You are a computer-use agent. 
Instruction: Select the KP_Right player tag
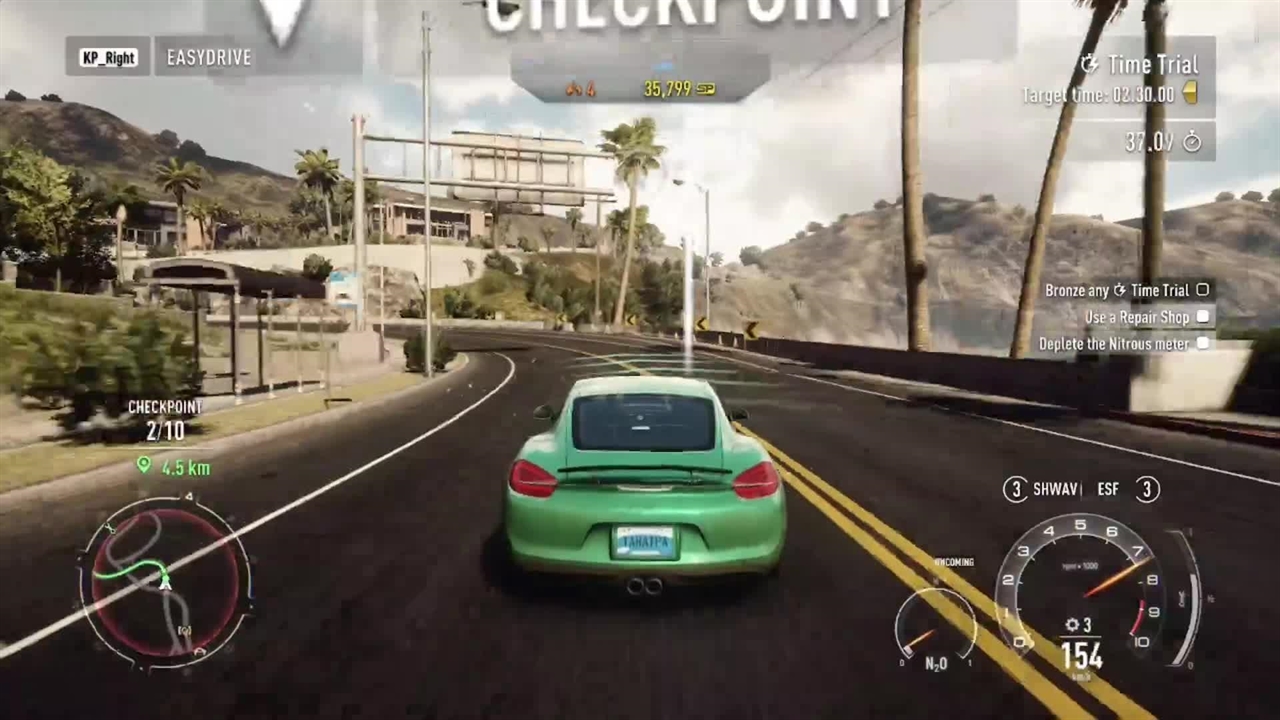[108, 57]
